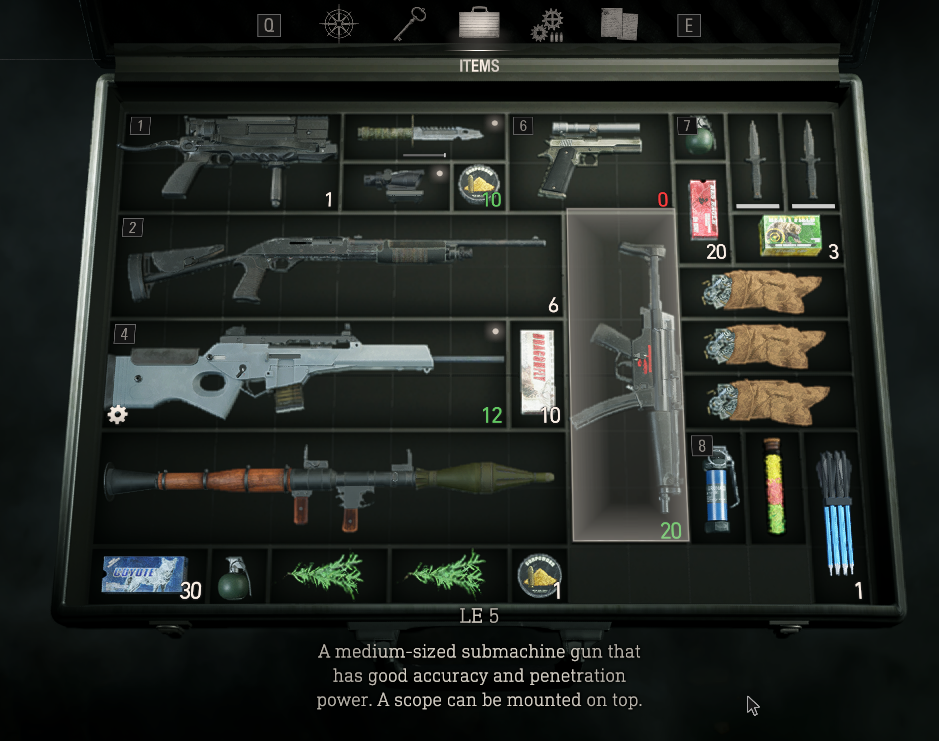The height and width of the screenshot is (741, 939).
Task: Select the briefcase Items tab
Action: pyautogui.click(x=479, y=24)
